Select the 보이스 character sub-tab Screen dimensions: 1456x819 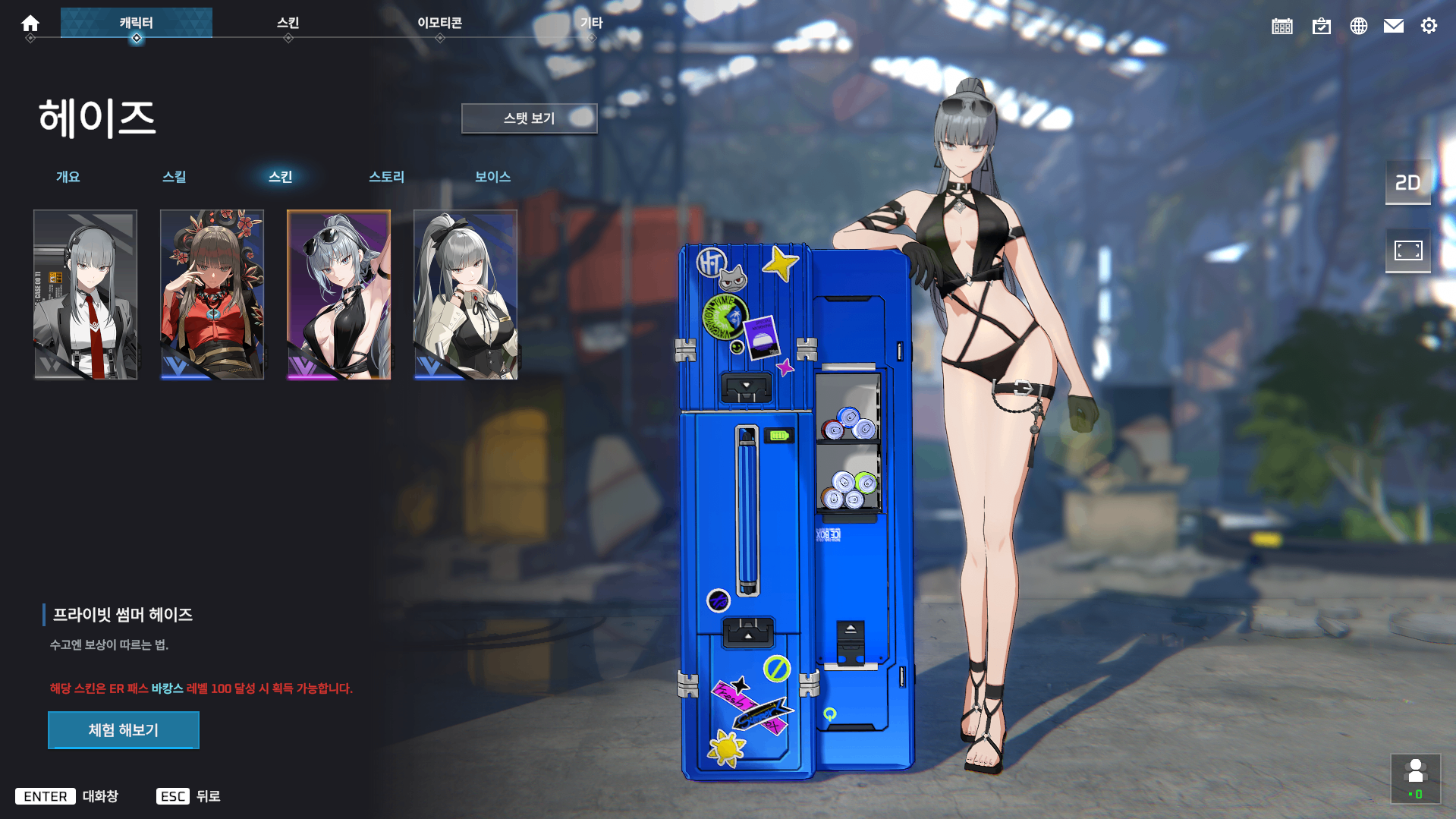[x=493, y=177]
